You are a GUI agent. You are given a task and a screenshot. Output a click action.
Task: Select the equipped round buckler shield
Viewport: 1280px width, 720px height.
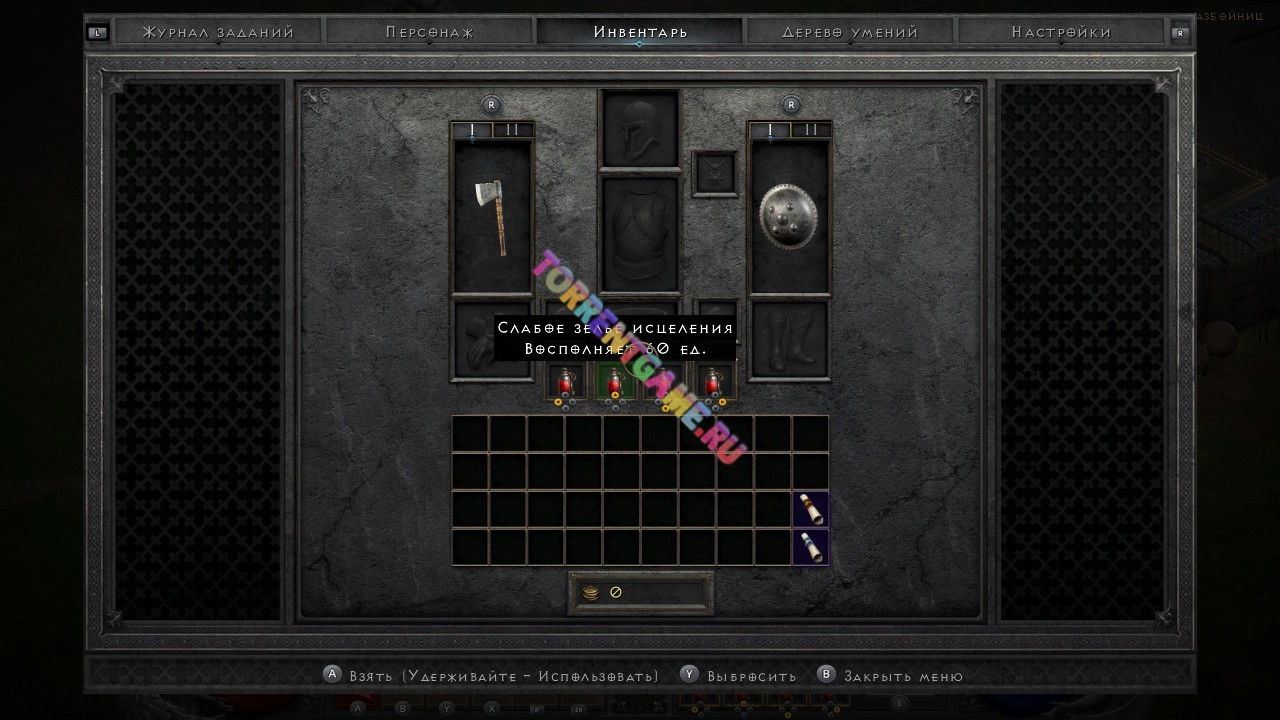(x=789, y=217)
